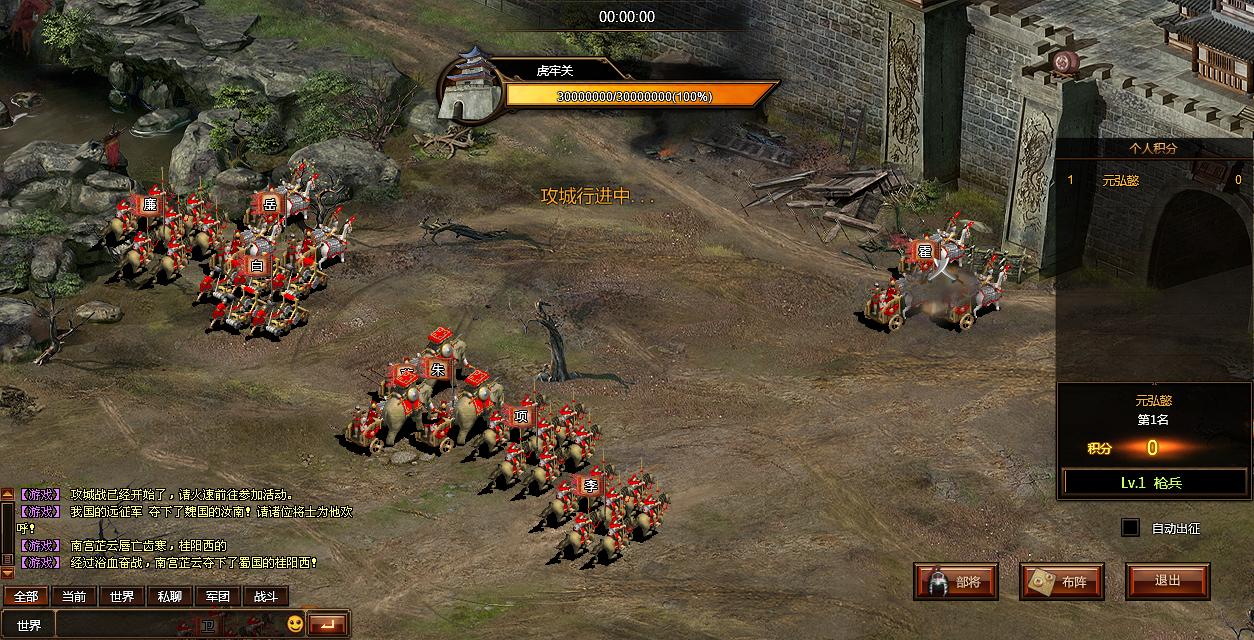
Task: Click the chat log scroll-down arrow
Action: coord(7,573)
